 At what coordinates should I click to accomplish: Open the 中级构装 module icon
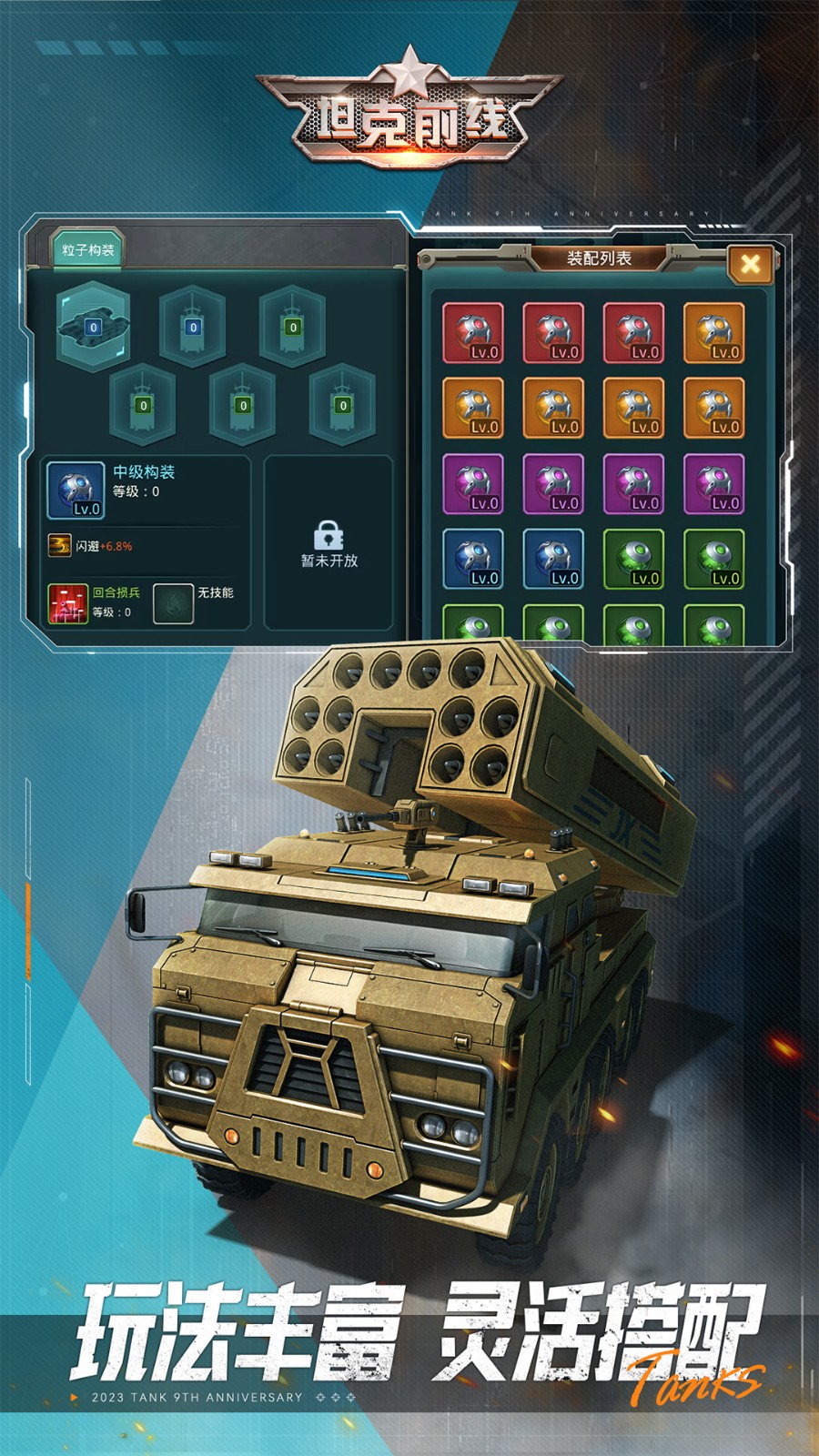tap(76, 490)
